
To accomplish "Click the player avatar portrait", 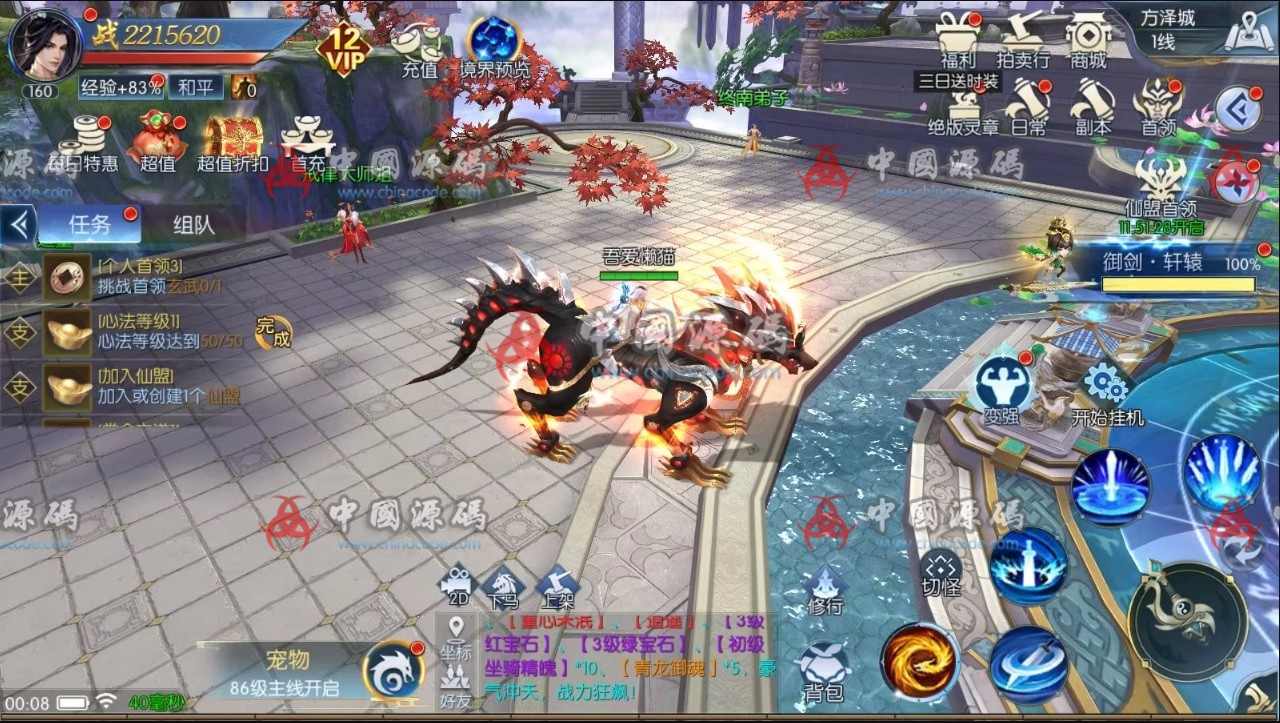I will 46,44.
